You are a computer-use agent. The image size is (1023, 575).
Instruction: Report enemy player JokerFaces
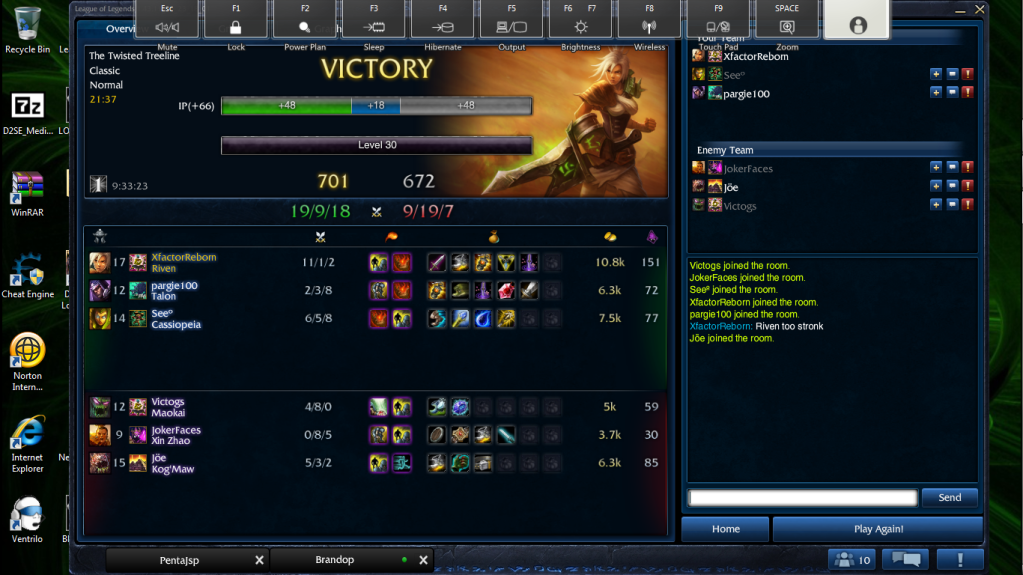967,168
